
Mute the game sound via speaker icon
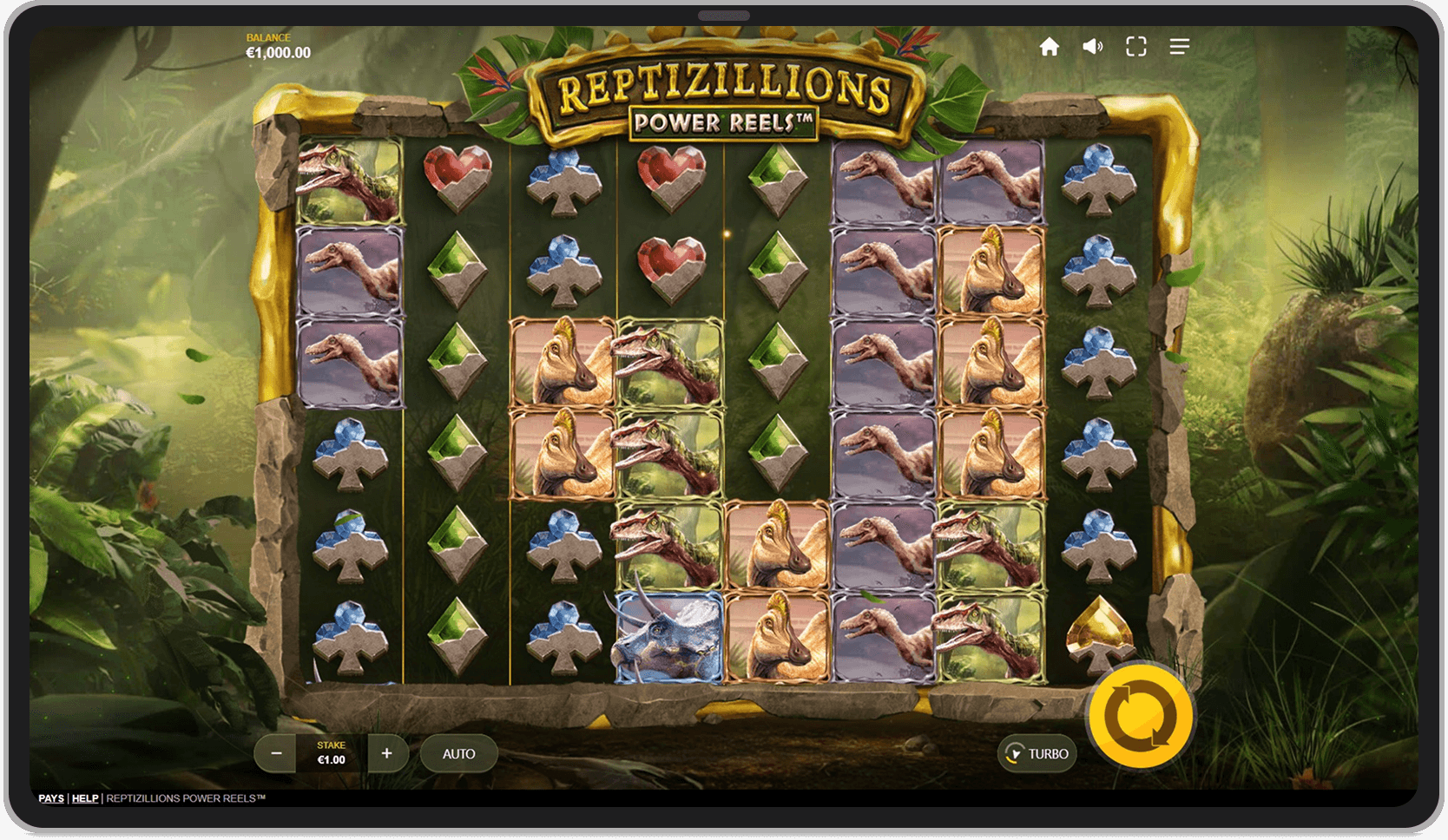click(1093, 47)
